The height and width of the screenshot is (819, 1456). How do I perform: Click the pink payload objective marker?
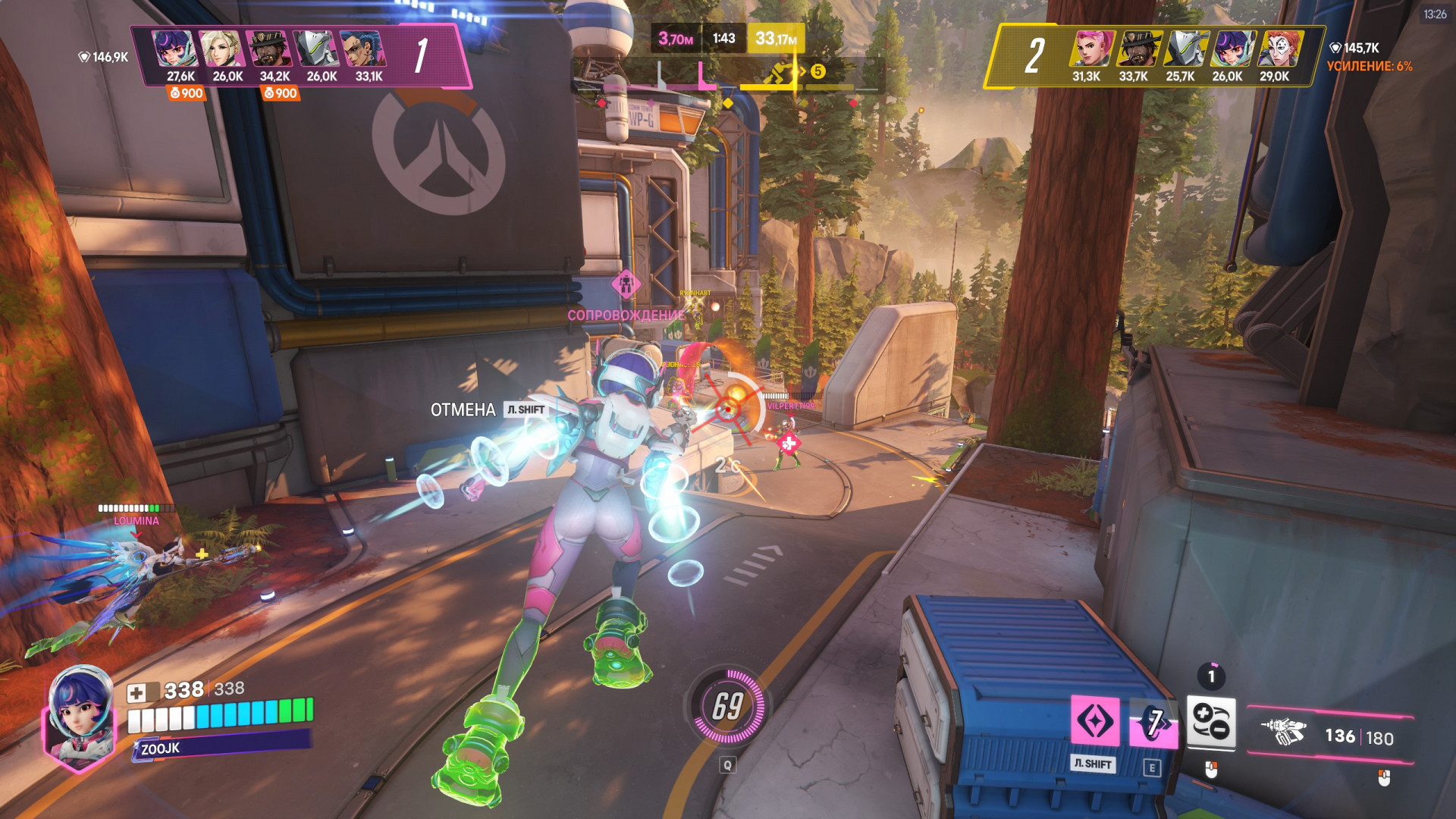[626, 284]
